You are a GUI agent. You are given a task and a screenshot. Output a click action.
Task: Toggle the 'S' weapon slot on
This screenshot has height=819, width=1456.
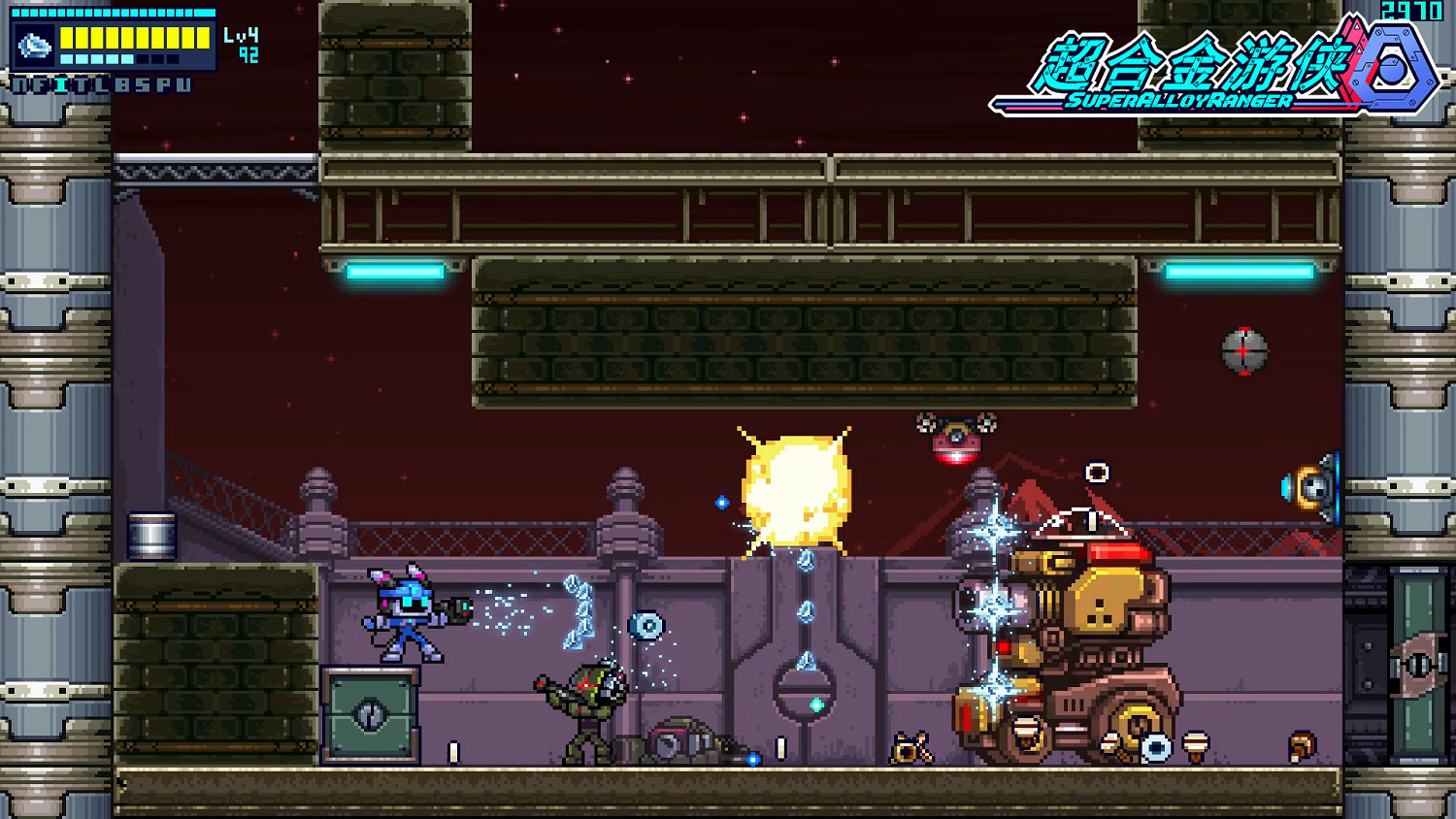143,84
